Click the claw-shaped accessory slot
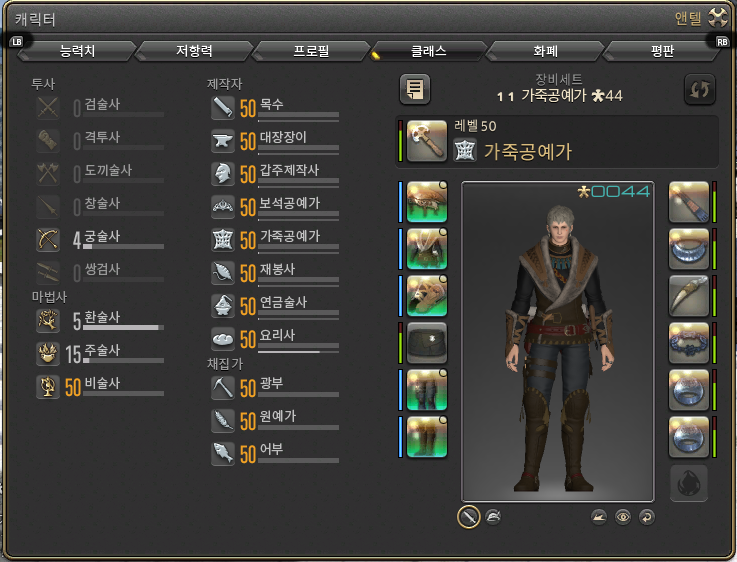This screenshot has width=737, height=562. [689, 295]
